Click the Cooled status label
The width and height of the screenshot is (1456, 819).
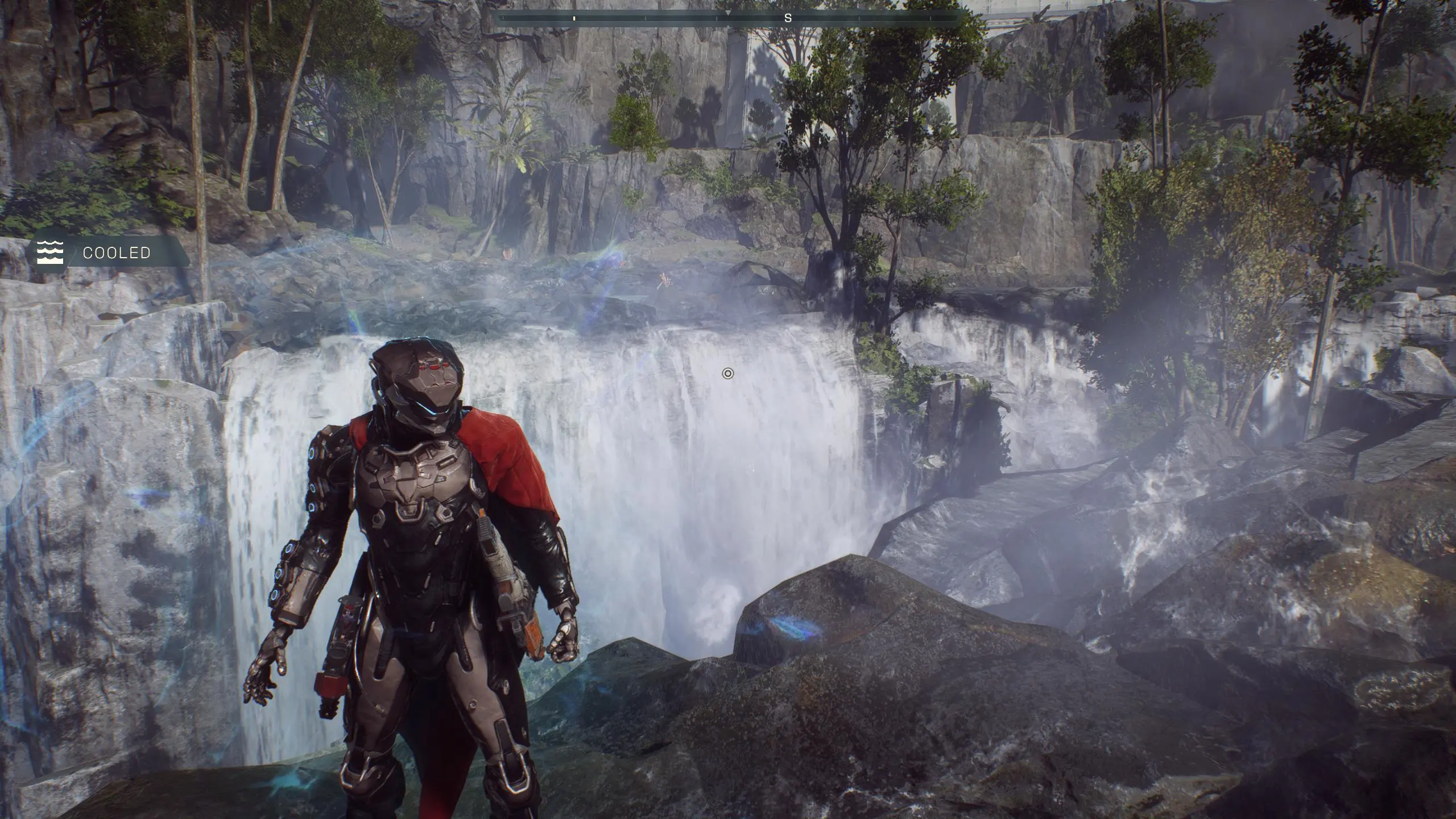(117, 253)
